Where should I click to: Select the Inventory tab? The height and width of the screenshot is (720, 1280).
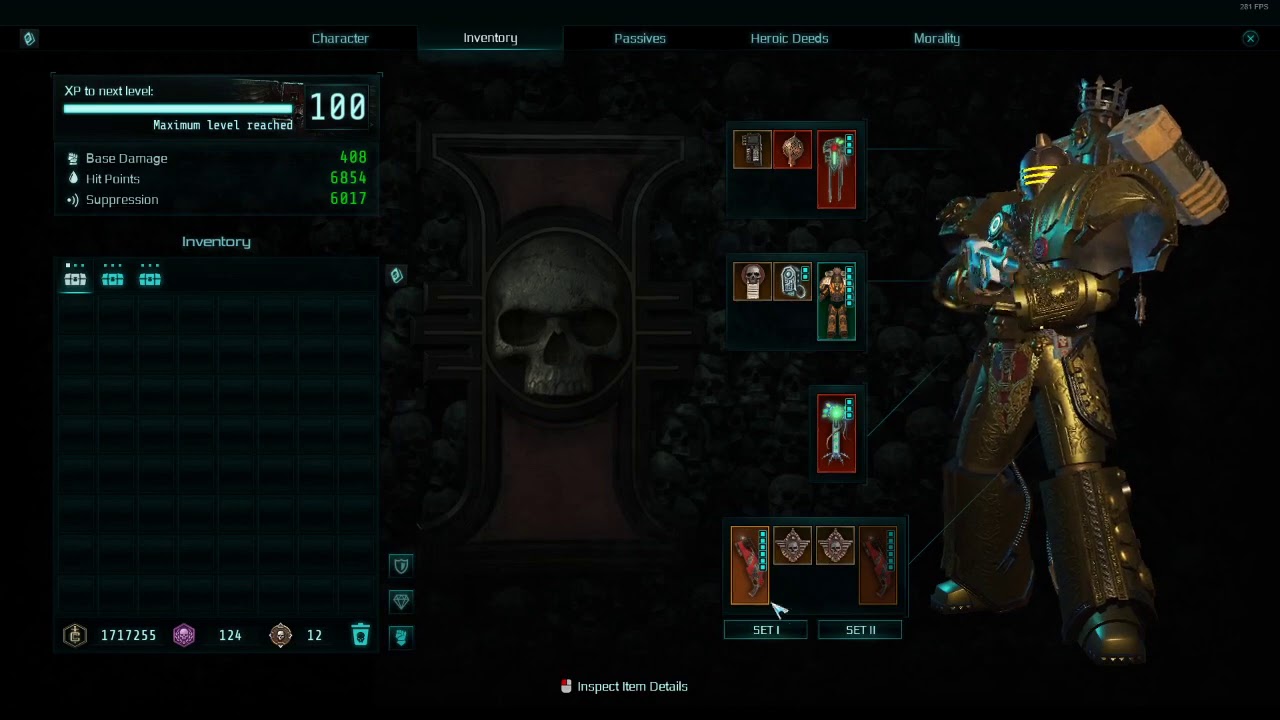[490, 38]
